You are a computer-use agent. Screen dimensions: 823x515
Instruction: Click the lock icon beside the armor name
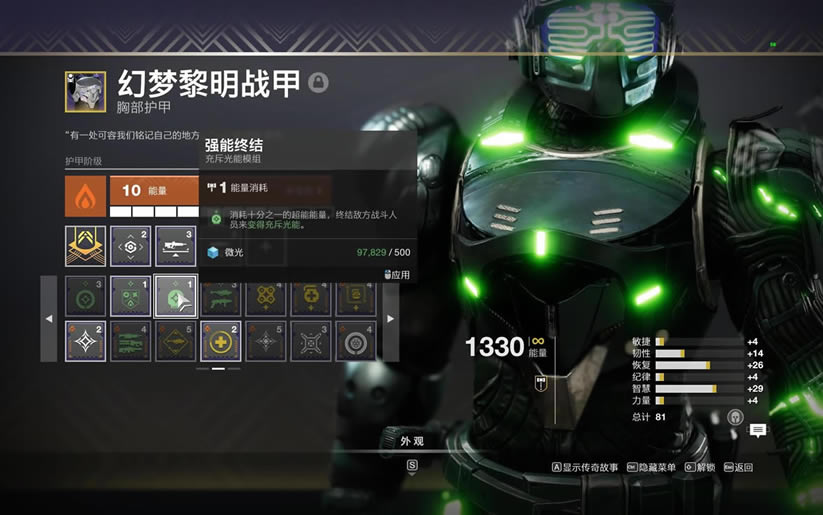318,82
